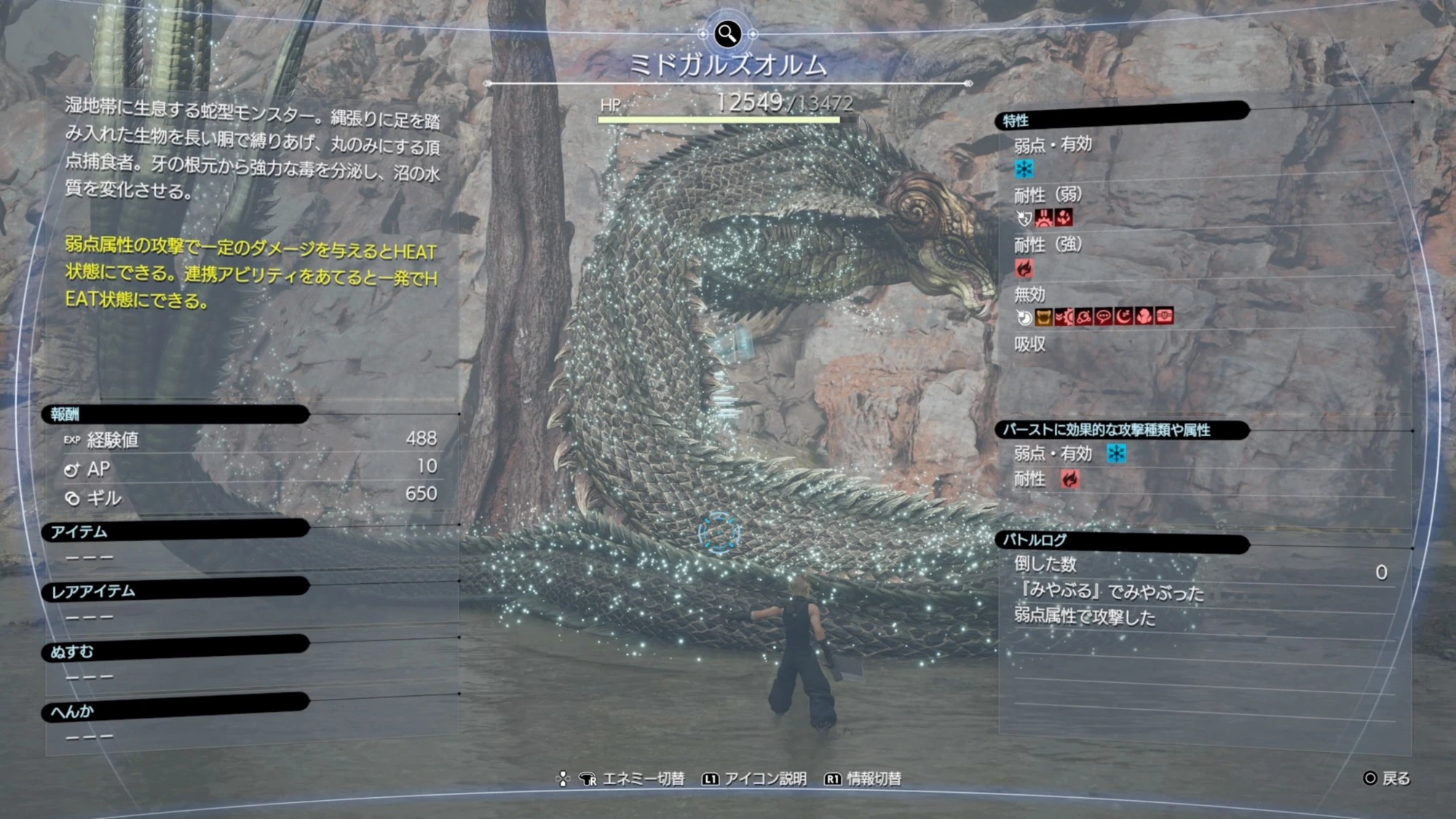This screenshot has height=819, width=1456.
Task: Pick the fang-jaw immunity icon under 無効
Action: coord(1044,317)
